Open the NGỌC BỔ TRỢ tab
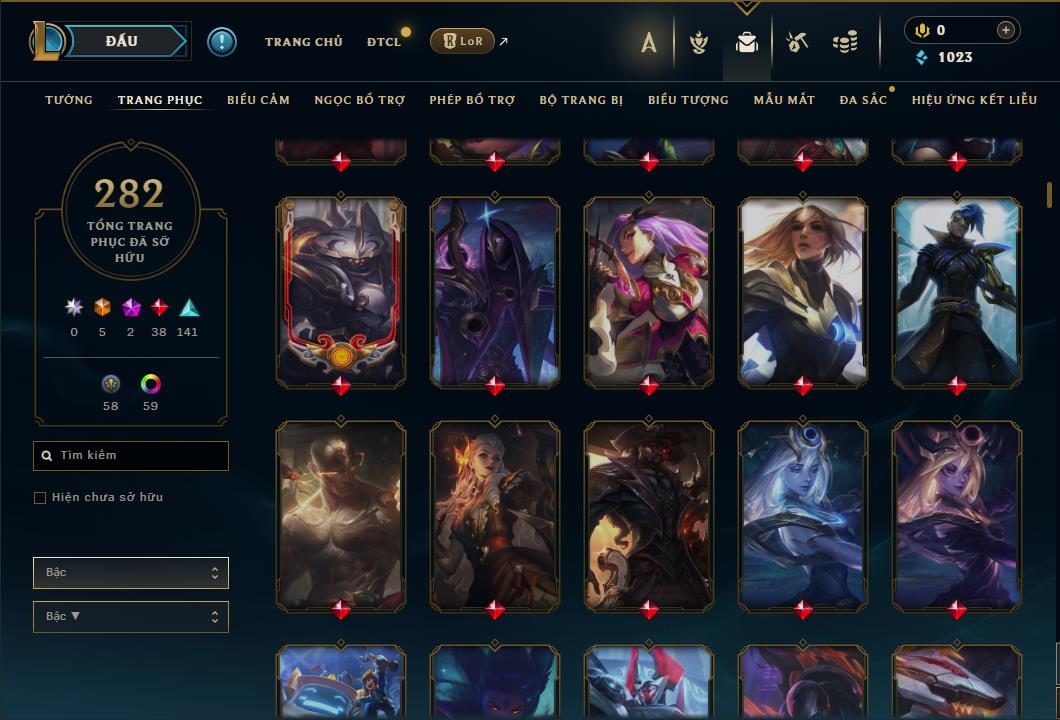Image resolution: width=1060 pixels, height=720 pixels. click(x=359, y=100)
